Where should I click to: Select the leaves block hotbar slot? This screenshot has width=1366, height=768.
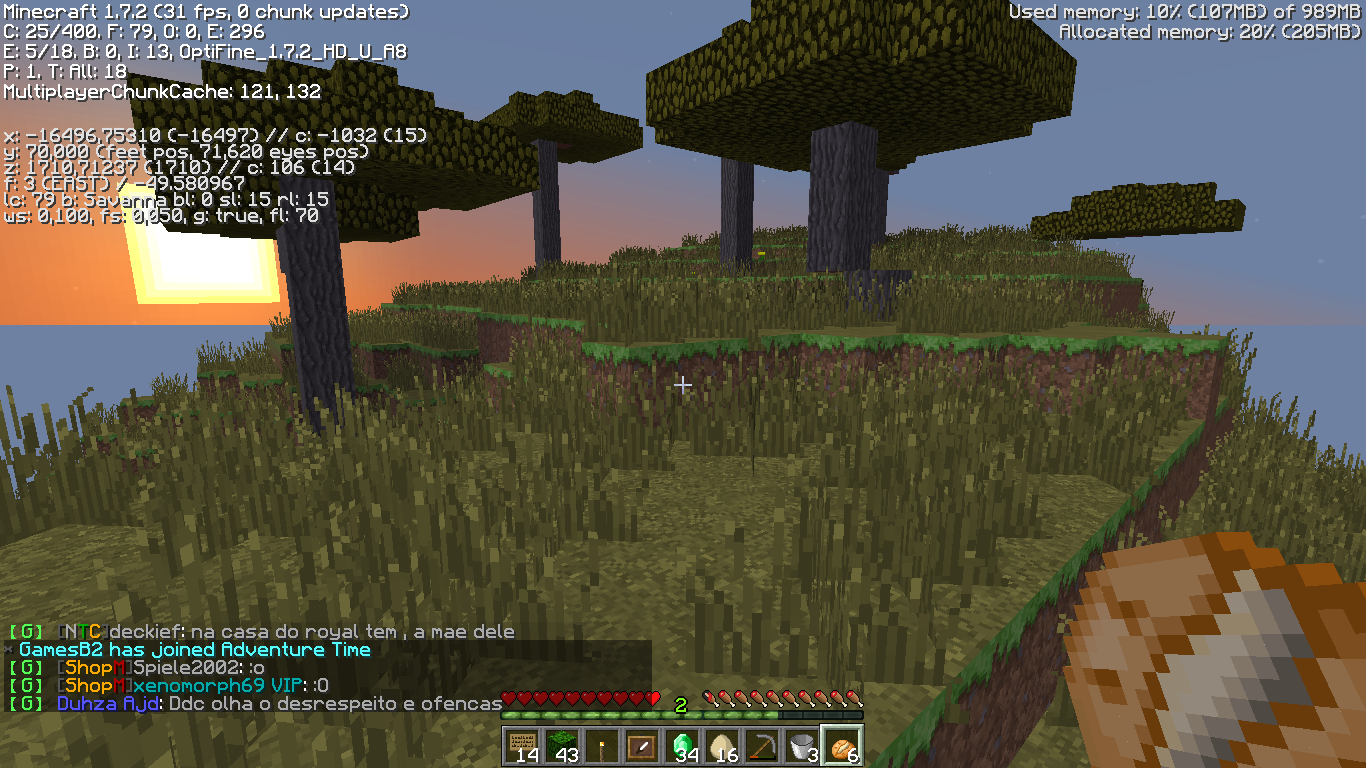(x=562, y=745)
